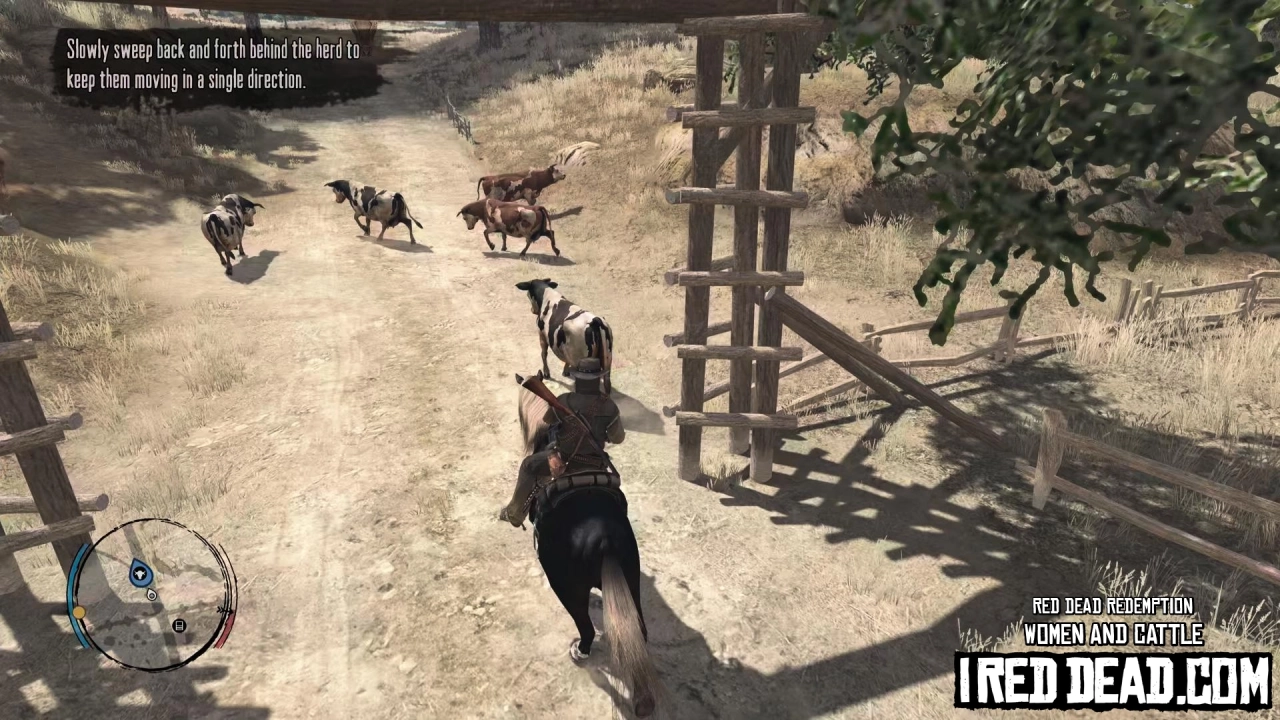Click the wagon icon inside the minimap
1280x720 pixels.
pos(179,626)
